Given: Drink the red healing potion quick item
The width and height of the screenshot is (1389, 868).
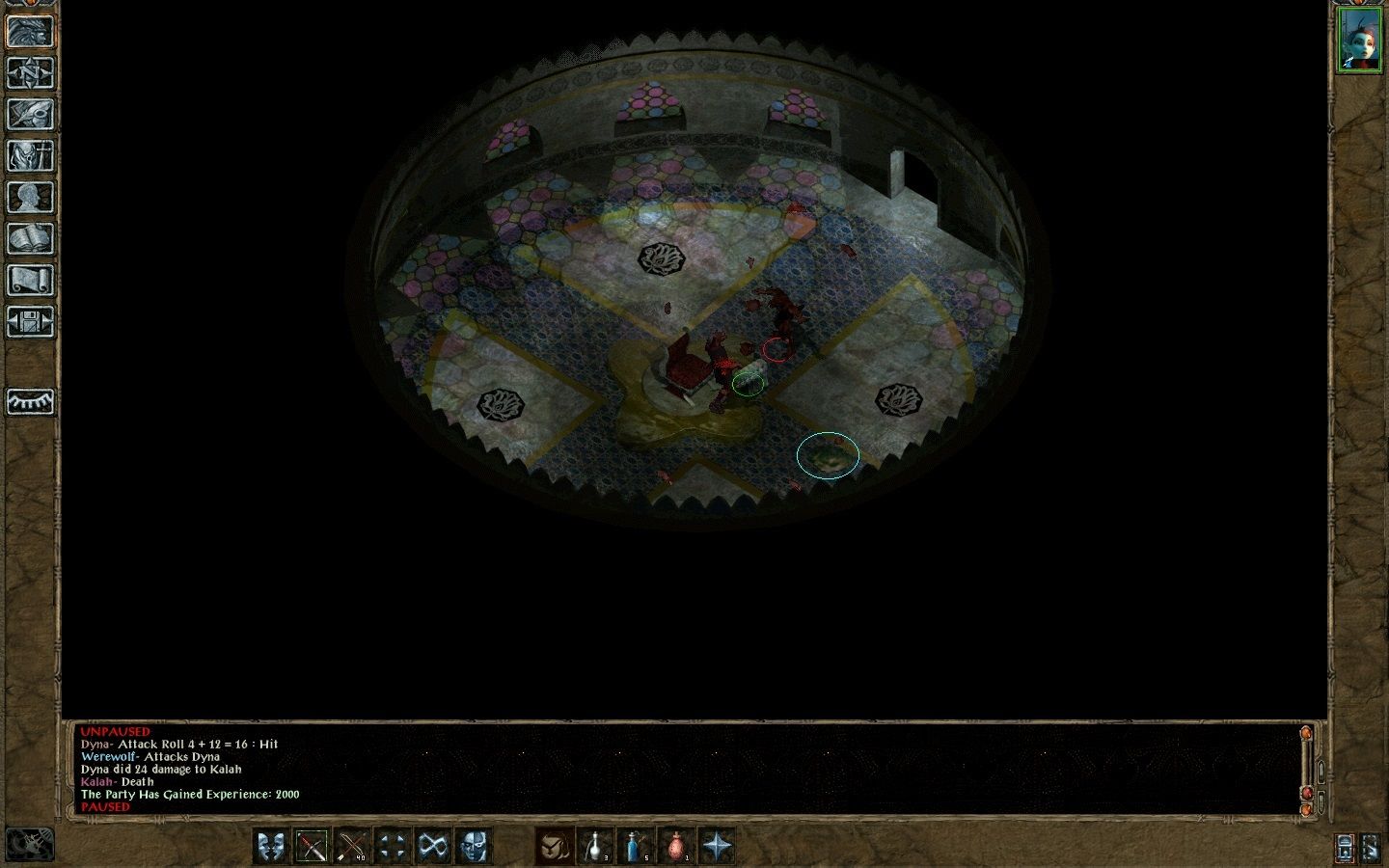Looking at the screenshot, I should tap(676, 846).
